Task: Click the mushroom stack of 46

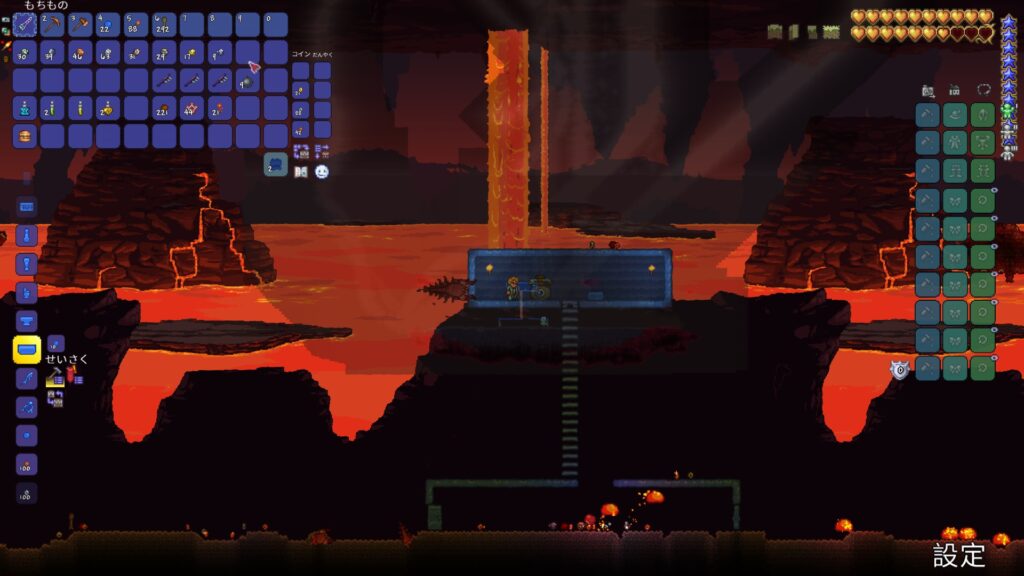Action: [x=80, y=52]
